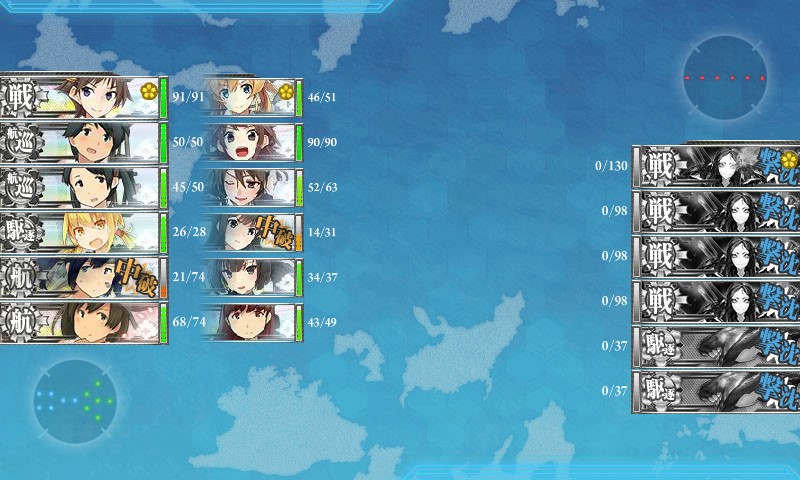Screen dimensions: 800x480
Task: Select the battleship banner with 91/91 HP
Action: click(x=80, y=98)
